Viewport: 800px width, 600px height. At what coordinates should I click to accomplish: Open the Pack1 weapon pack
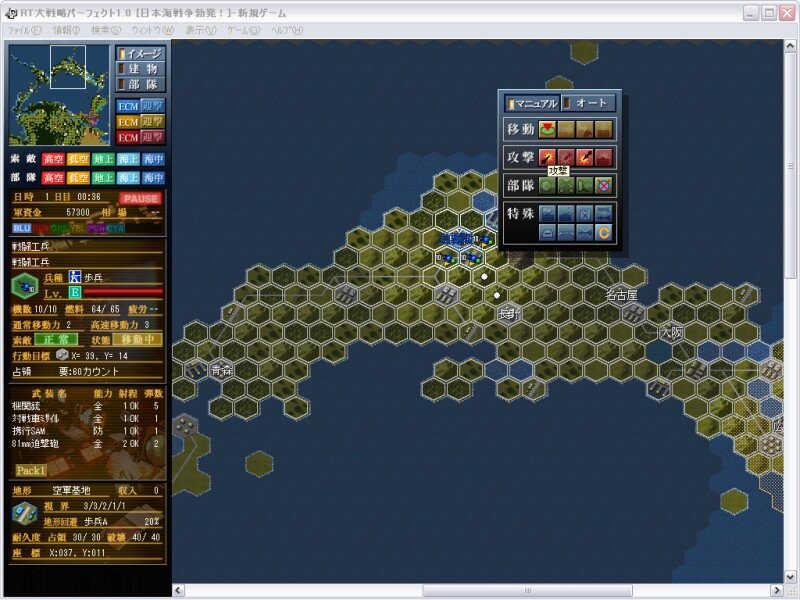point(31,470)
